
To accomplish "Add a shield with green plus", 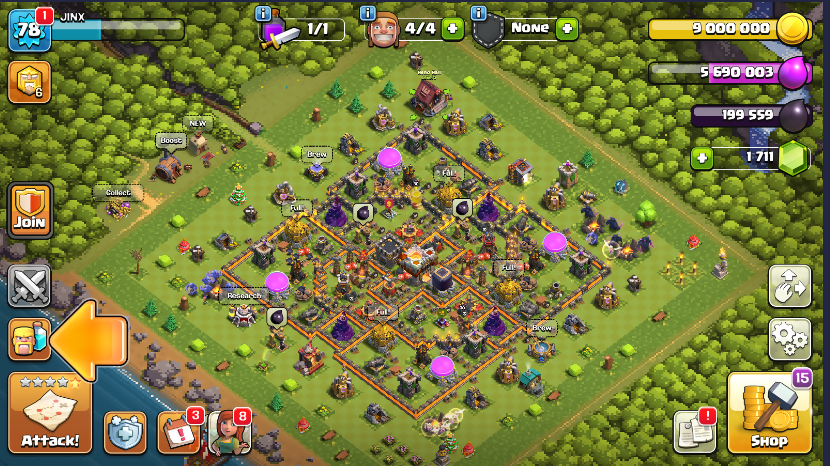I will coord(567,29).
